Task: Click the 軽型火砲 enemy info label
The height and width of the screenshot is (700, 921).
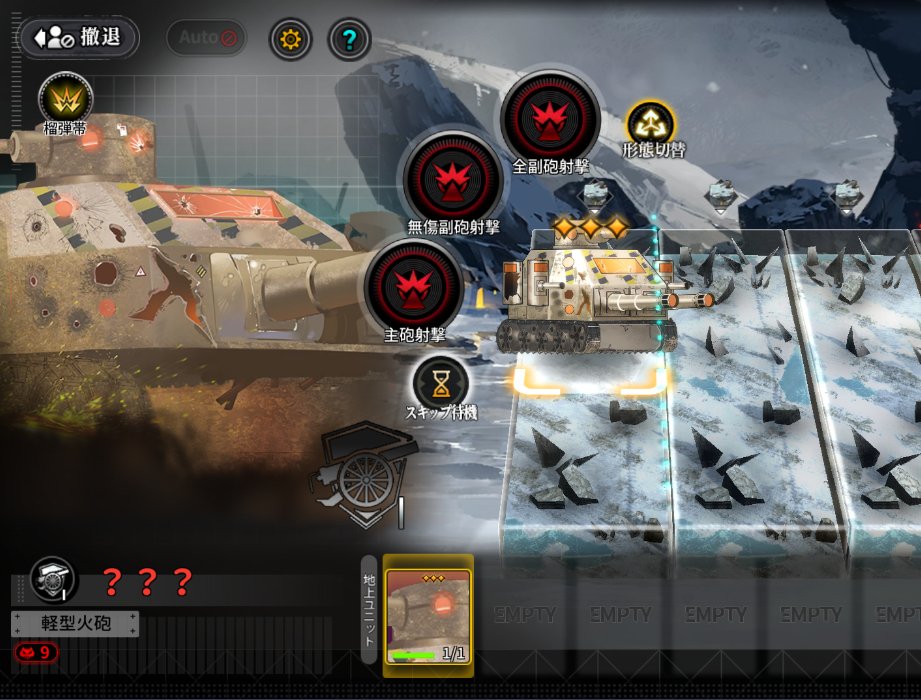Action: (x=75, y=624)
